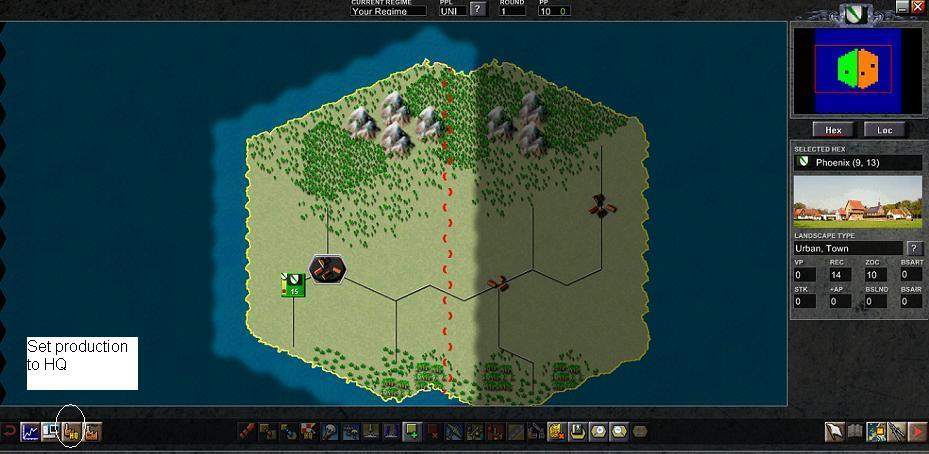Open the factory production icon
The width and height of the screenshot is (929, 454).
click(92, 432)
